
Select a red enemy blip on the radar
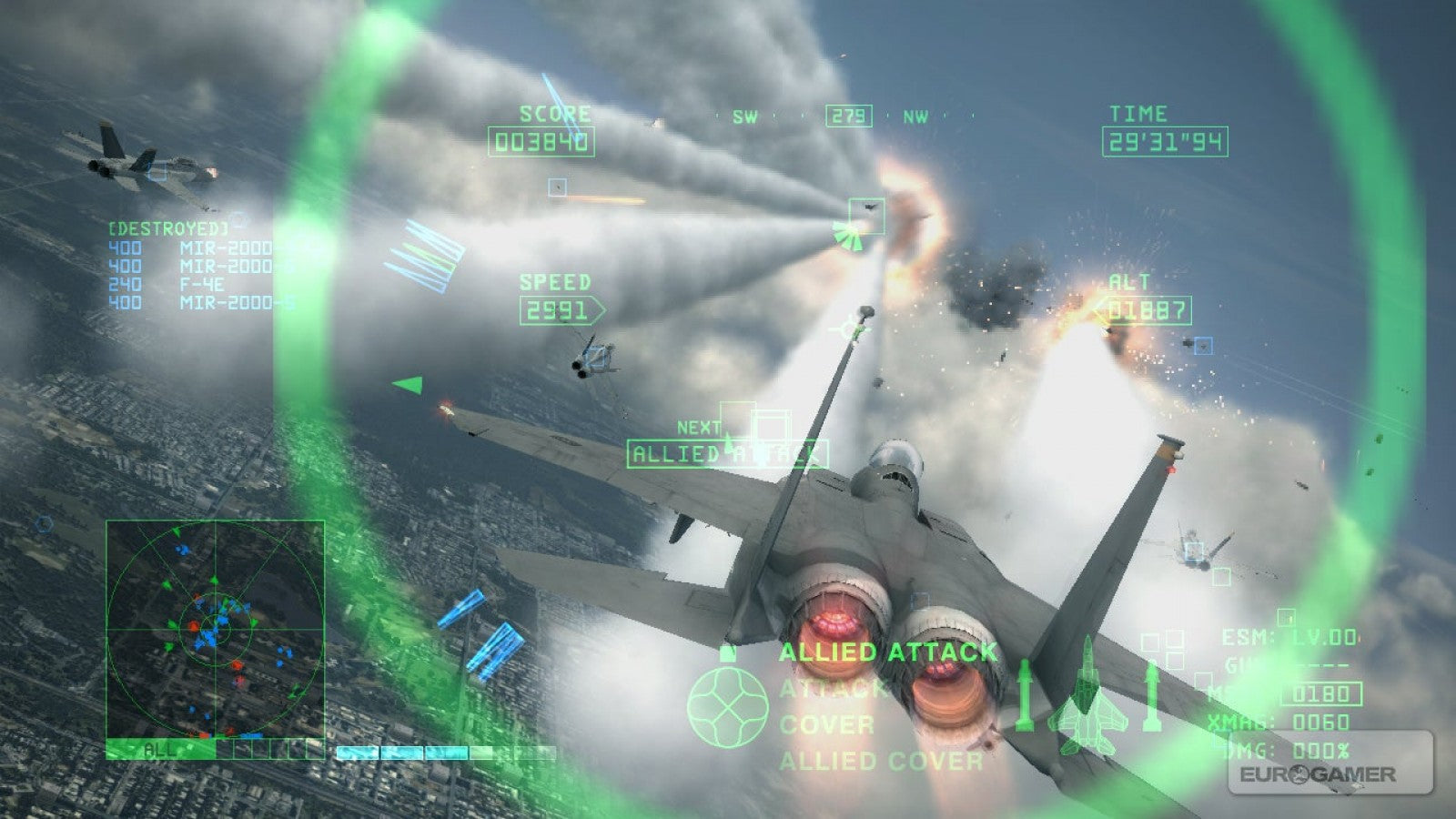(193, 626)
